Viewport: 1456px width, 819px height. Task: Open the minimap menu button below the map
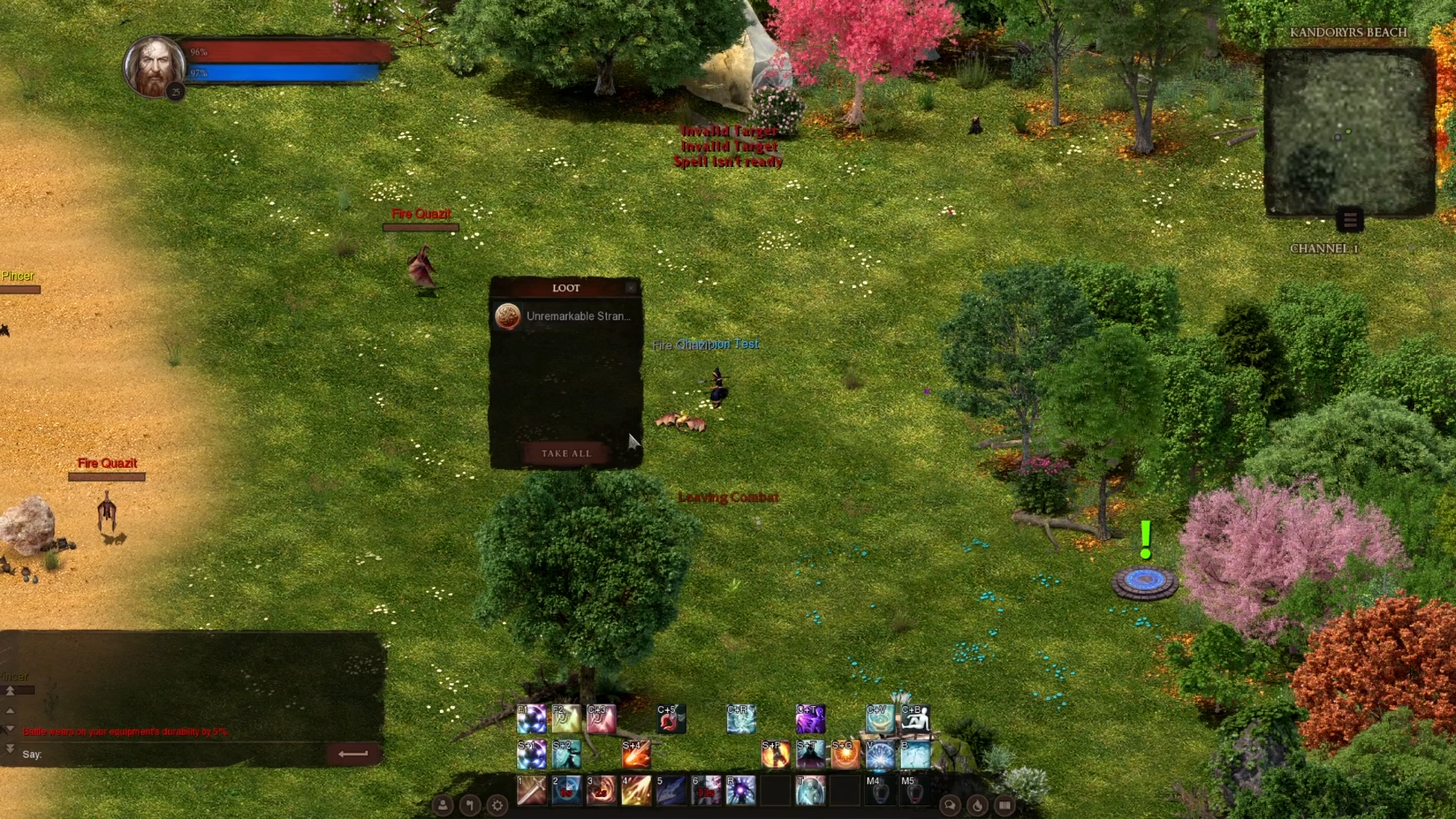tap(1350, 221)
